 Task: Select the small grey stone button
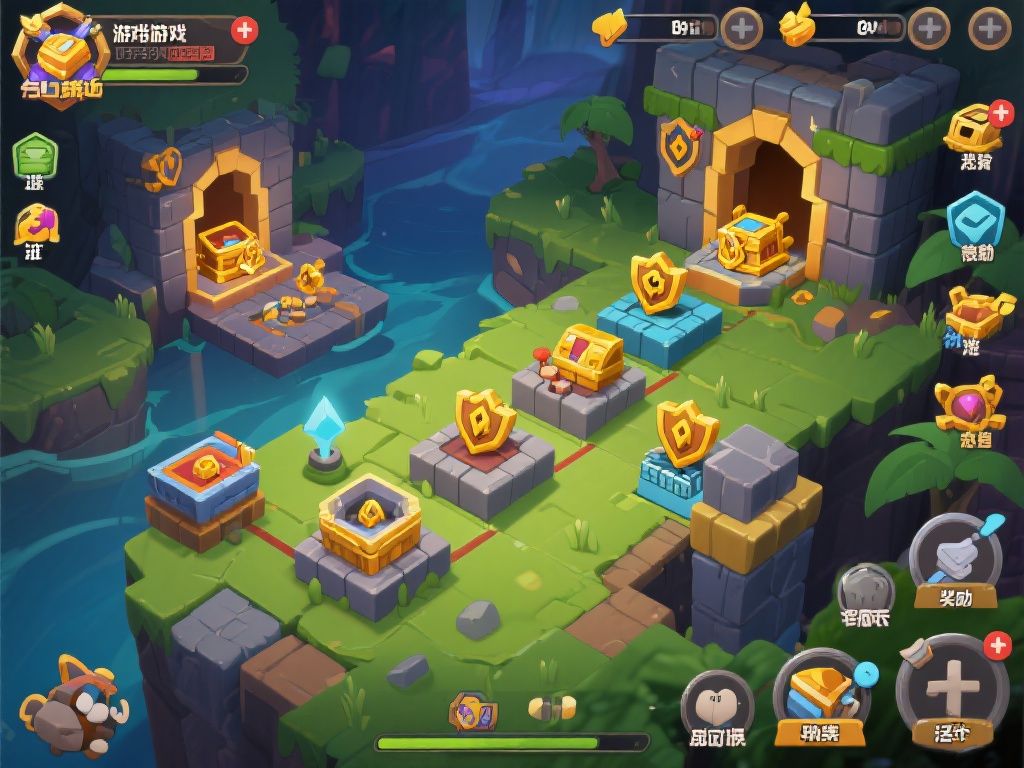click(x=865, y=590)
